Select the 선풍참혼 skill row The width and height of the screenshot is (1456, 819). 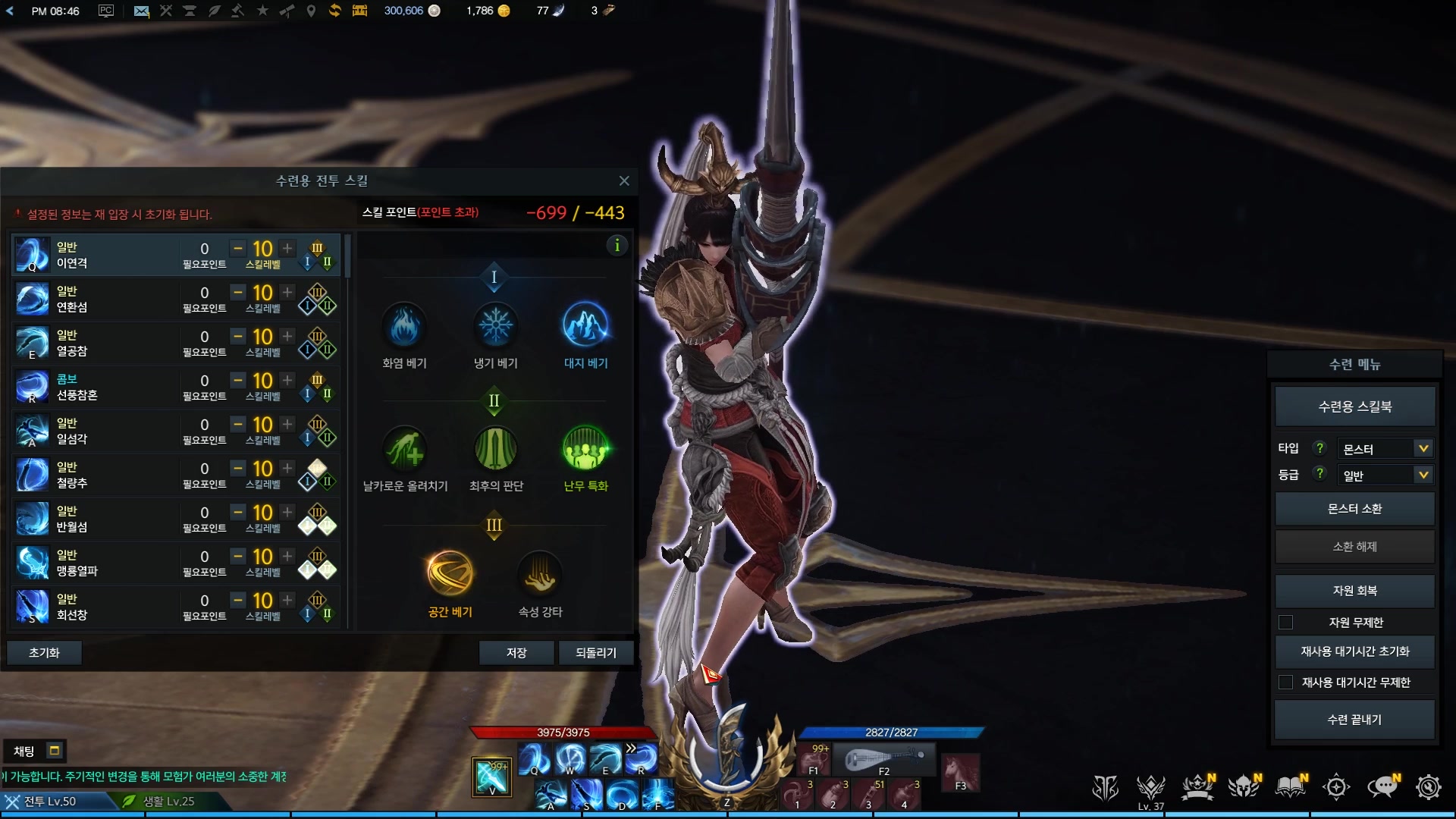tap(99, 388)
